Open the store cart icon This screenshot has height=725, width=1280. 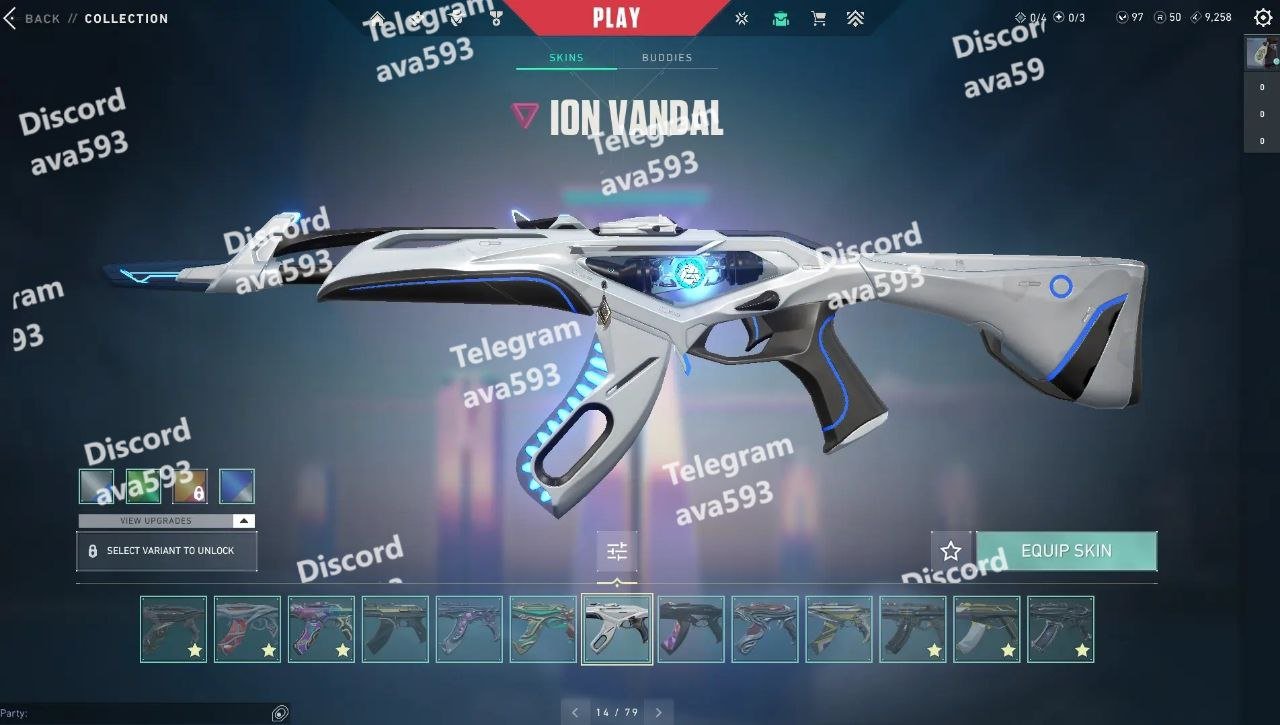point(818,18)
